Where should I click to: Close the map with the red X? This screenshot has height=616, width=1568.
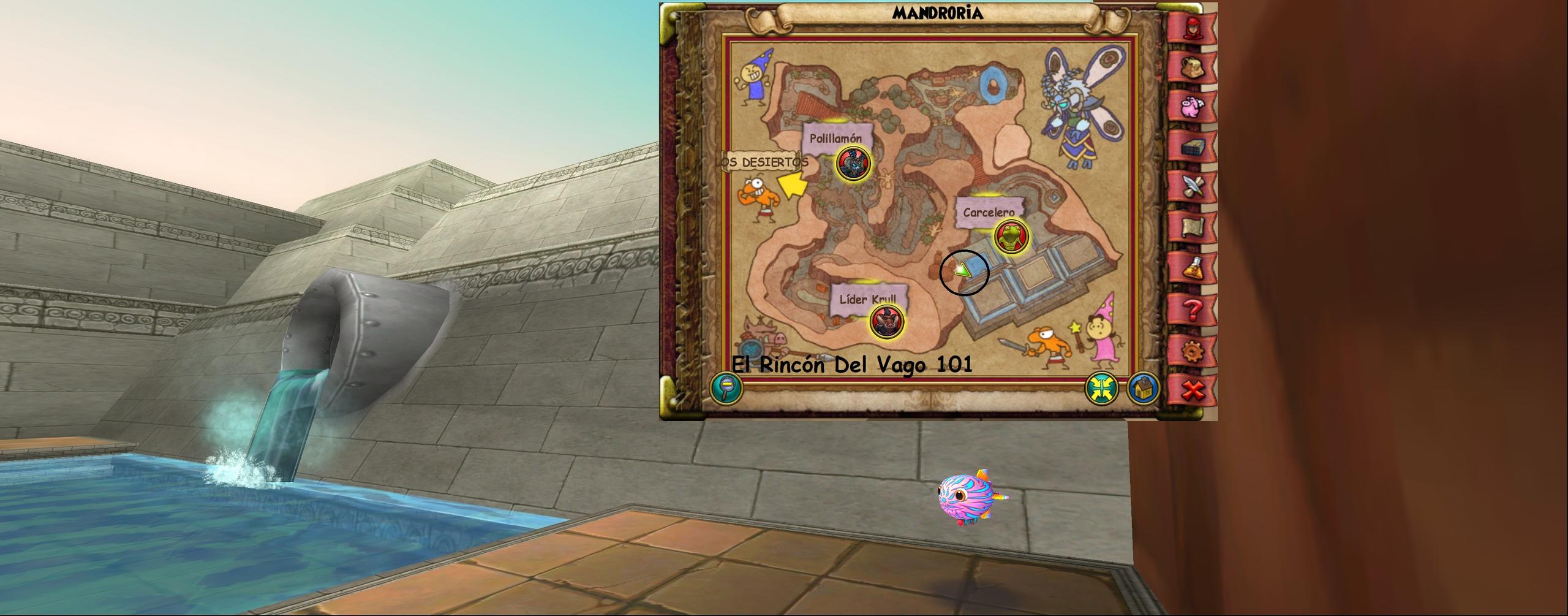pyautogui.click(x=1191, y=390)
